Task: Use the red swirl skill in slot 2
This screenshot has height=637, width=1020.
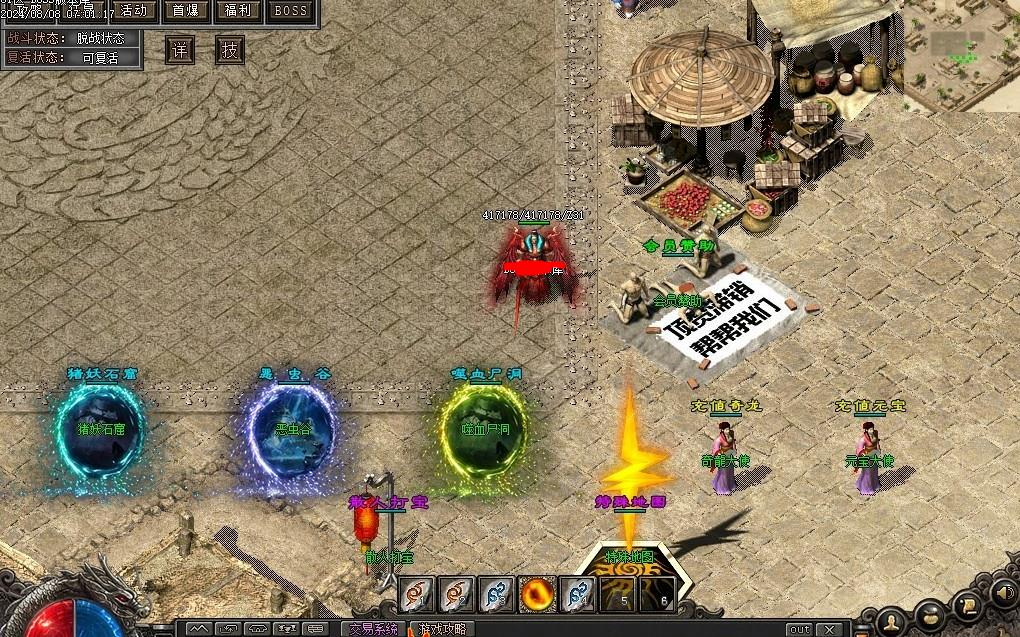Action: coord(458,595)
